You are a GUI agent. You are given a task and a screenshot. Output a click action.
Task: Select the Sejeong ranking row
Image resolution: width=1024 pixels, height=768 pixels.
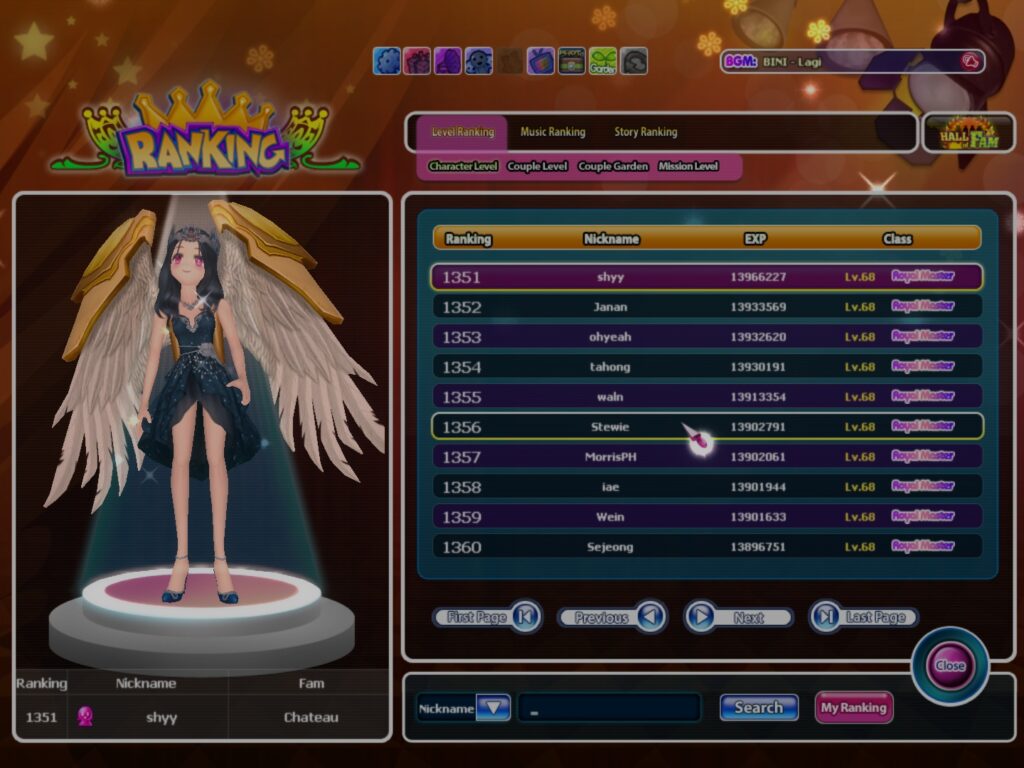tap(706, 547)
